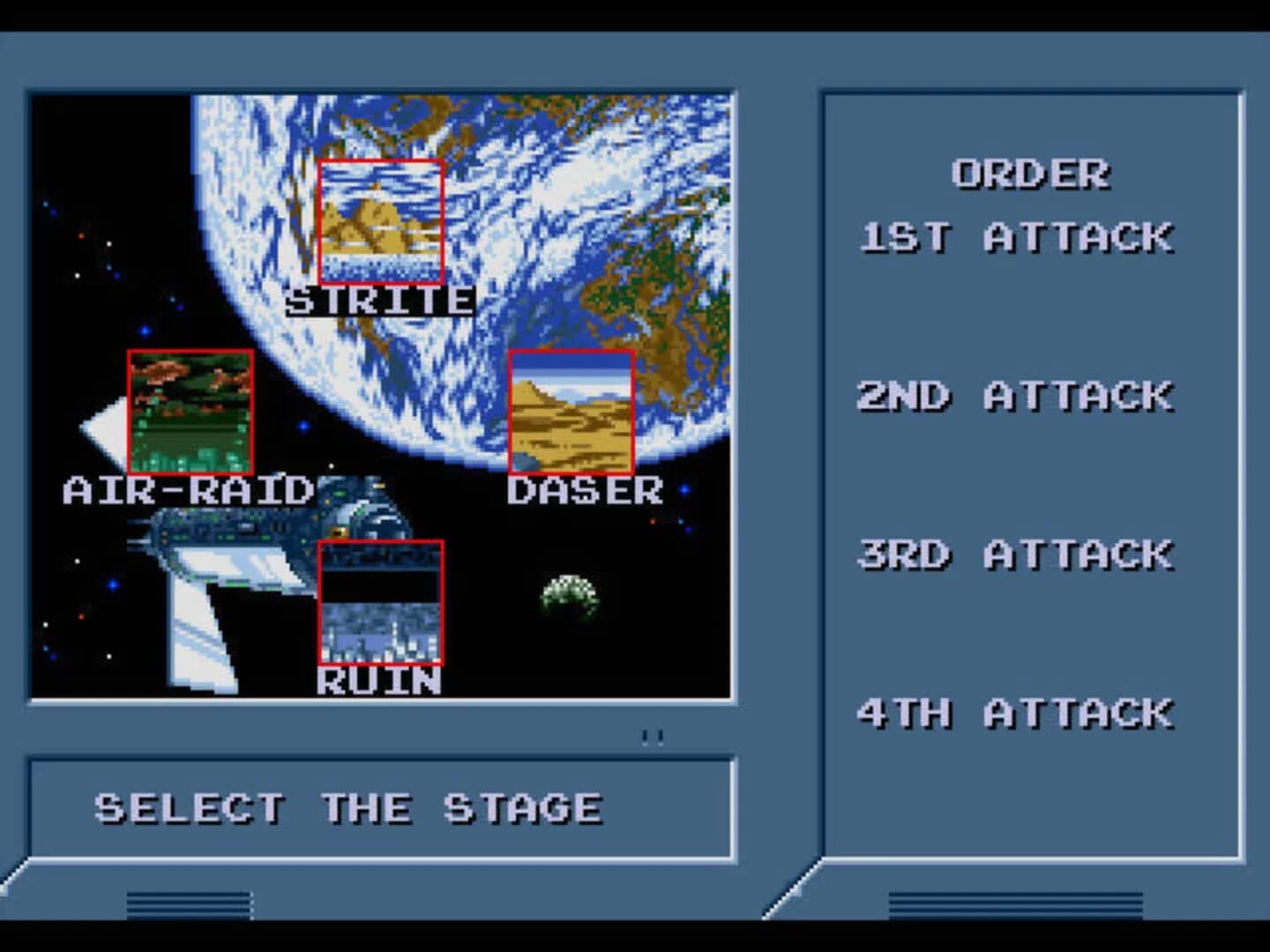Screen dimensions: 1270x952
Task: Click the 1ST ATTACK order slot
Action: tap(1019, 236)
